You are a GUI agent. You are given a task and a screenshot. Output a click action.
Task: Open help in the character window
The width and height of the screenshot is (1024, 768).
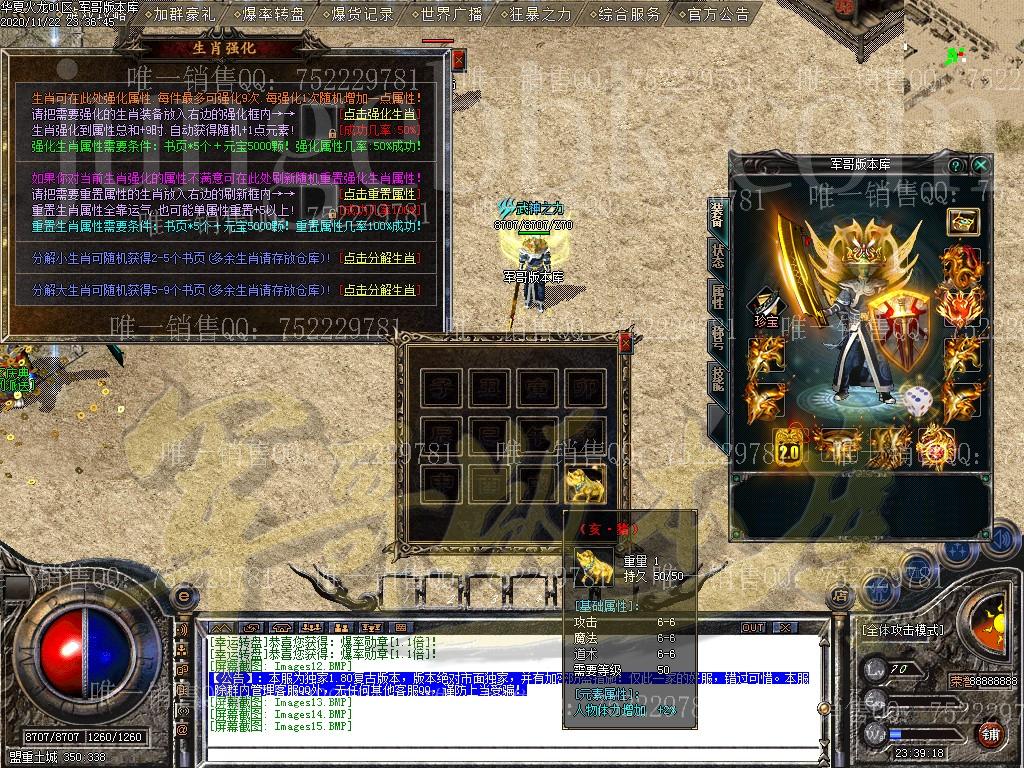click(956, 165)
